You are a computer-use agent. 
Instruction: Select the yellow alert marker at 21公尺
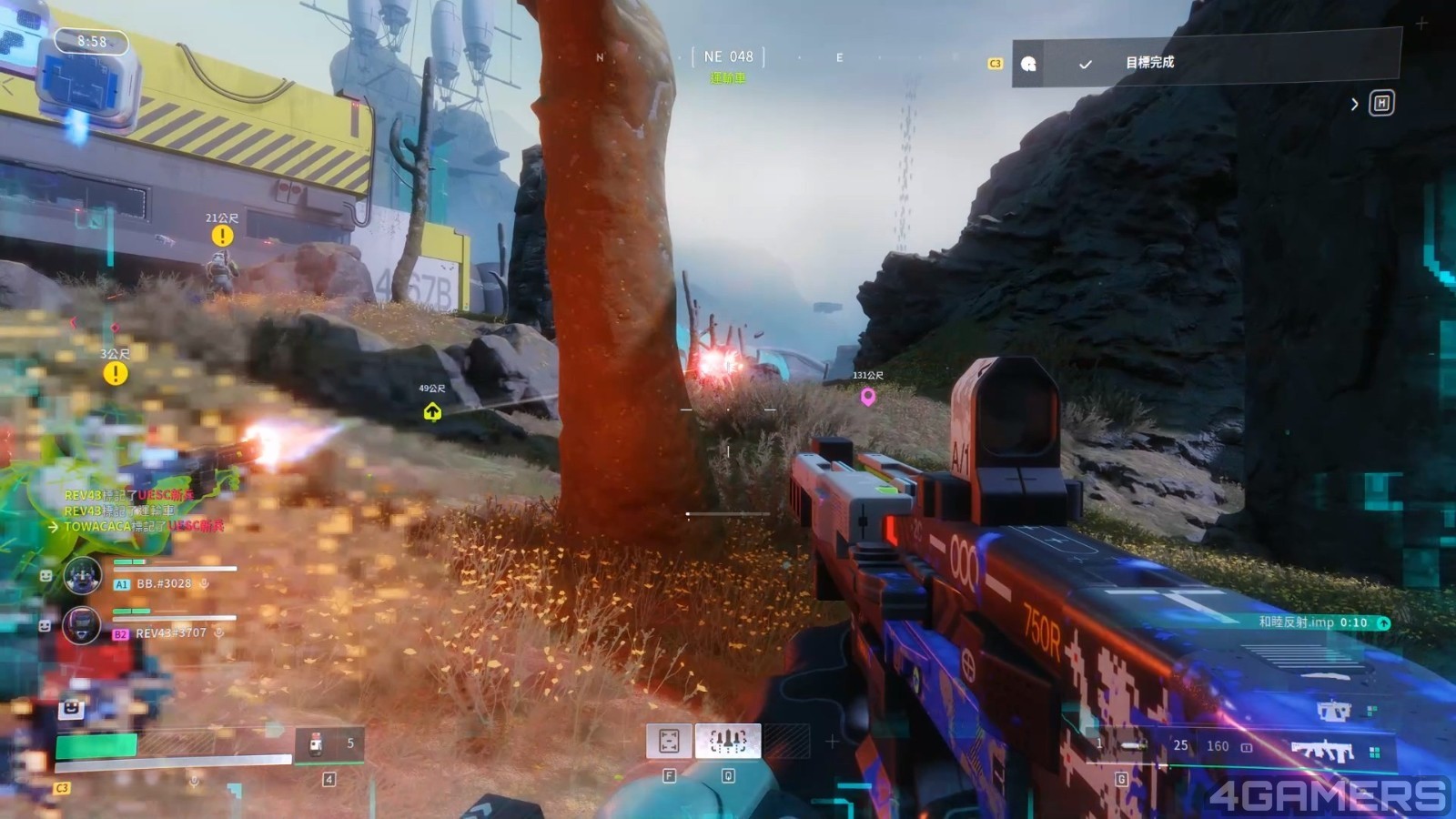click(x=222, y=236)
